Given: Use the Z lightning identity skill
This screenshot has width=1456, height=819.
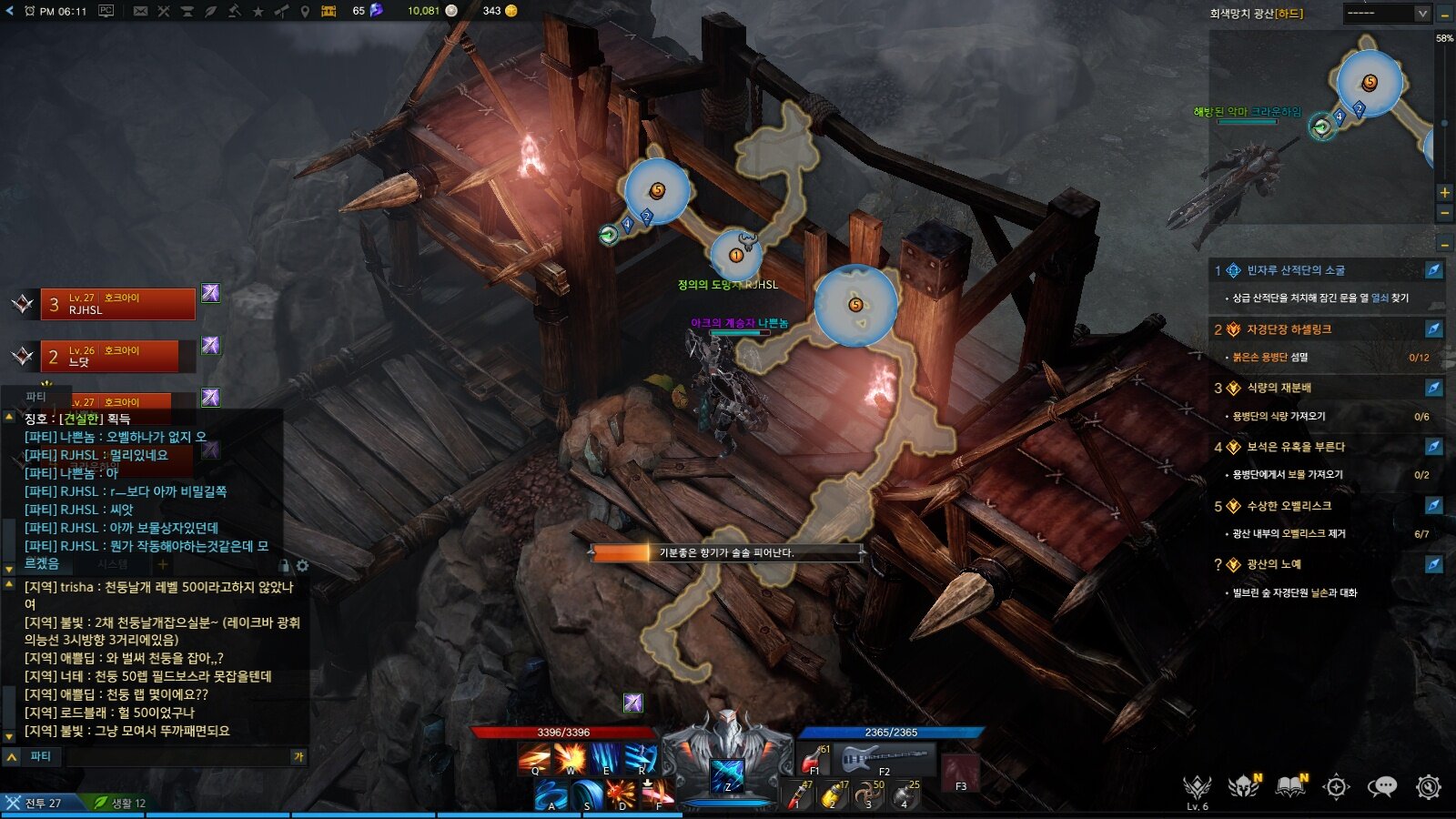Looking at the screenshot, I should (x=727, y=775).
